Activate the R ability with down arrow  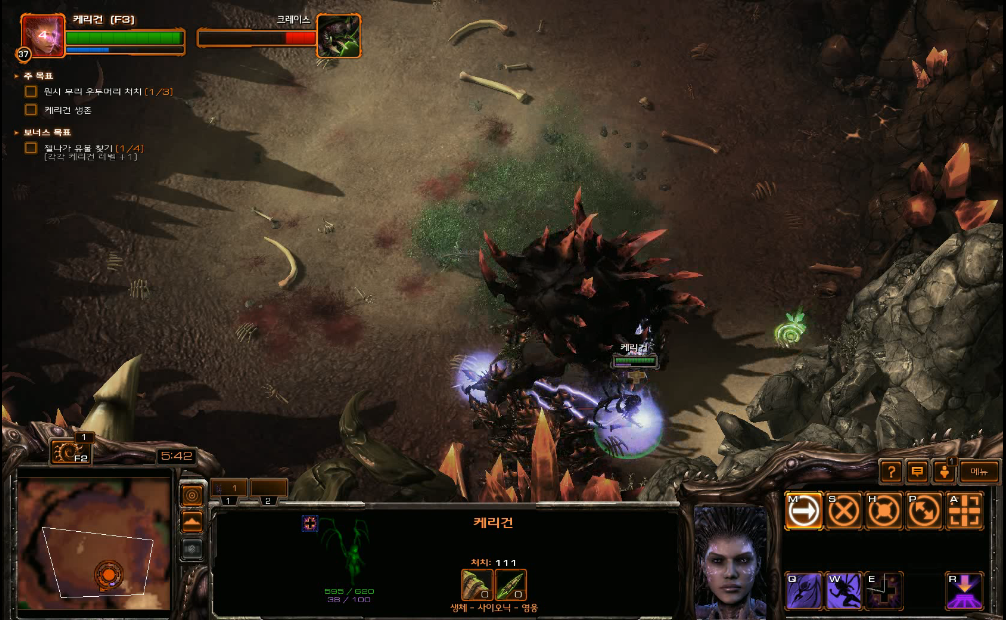pos(964,591)
